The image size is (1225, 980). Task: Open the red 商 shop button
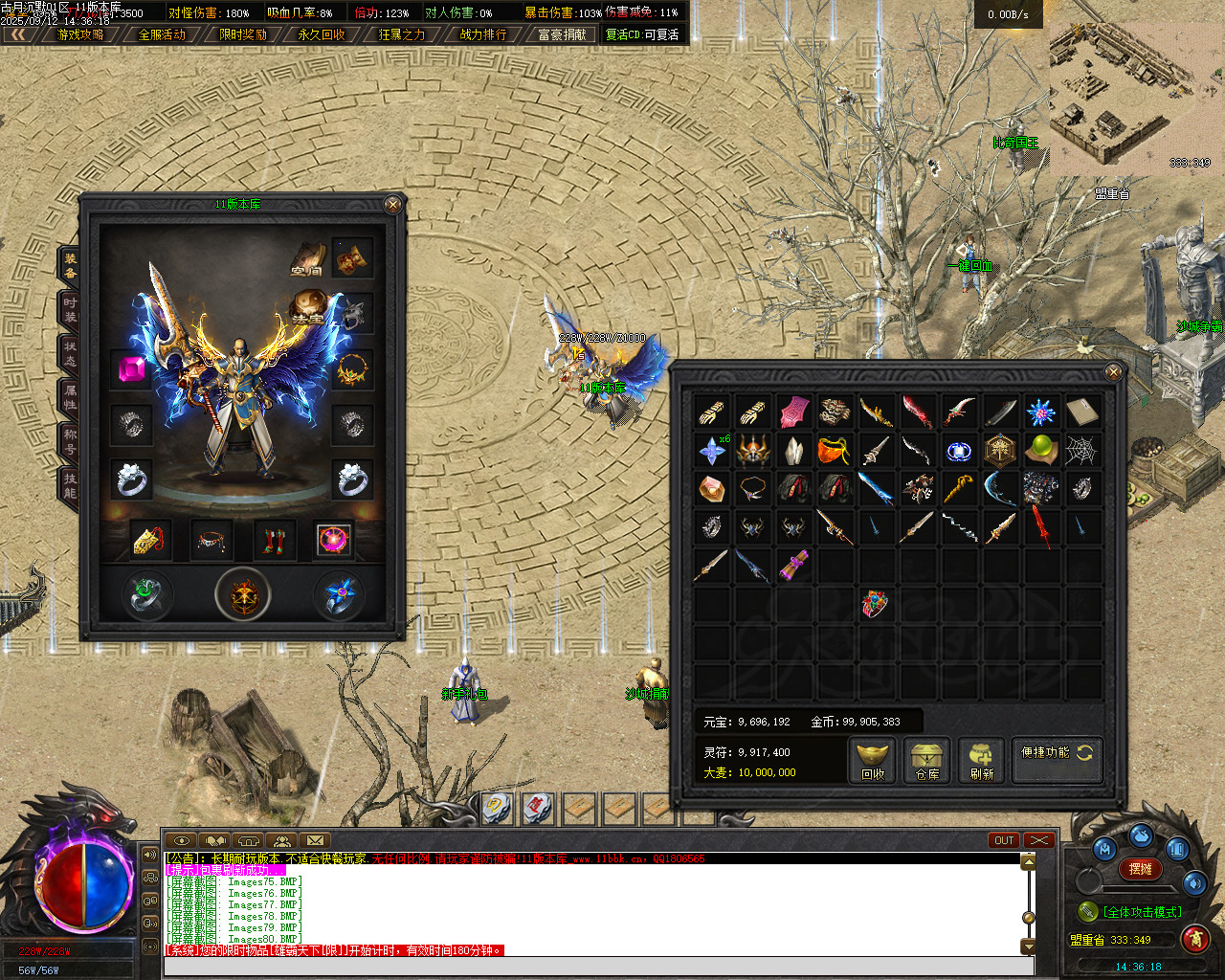(1194, 939)
